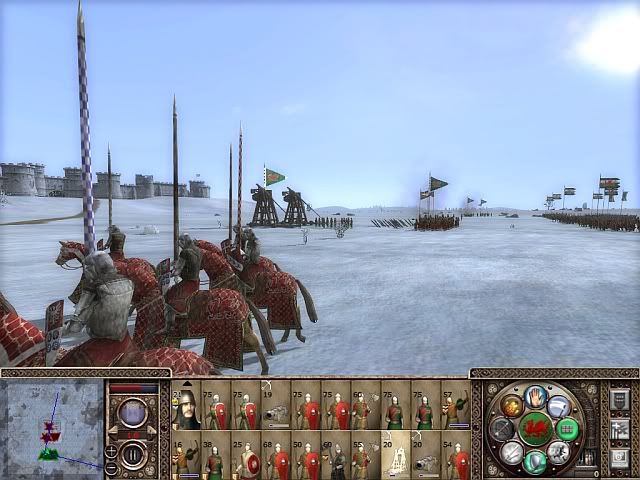
Task: Select the general's bodyguard unit card
Action: click(186, 405)
